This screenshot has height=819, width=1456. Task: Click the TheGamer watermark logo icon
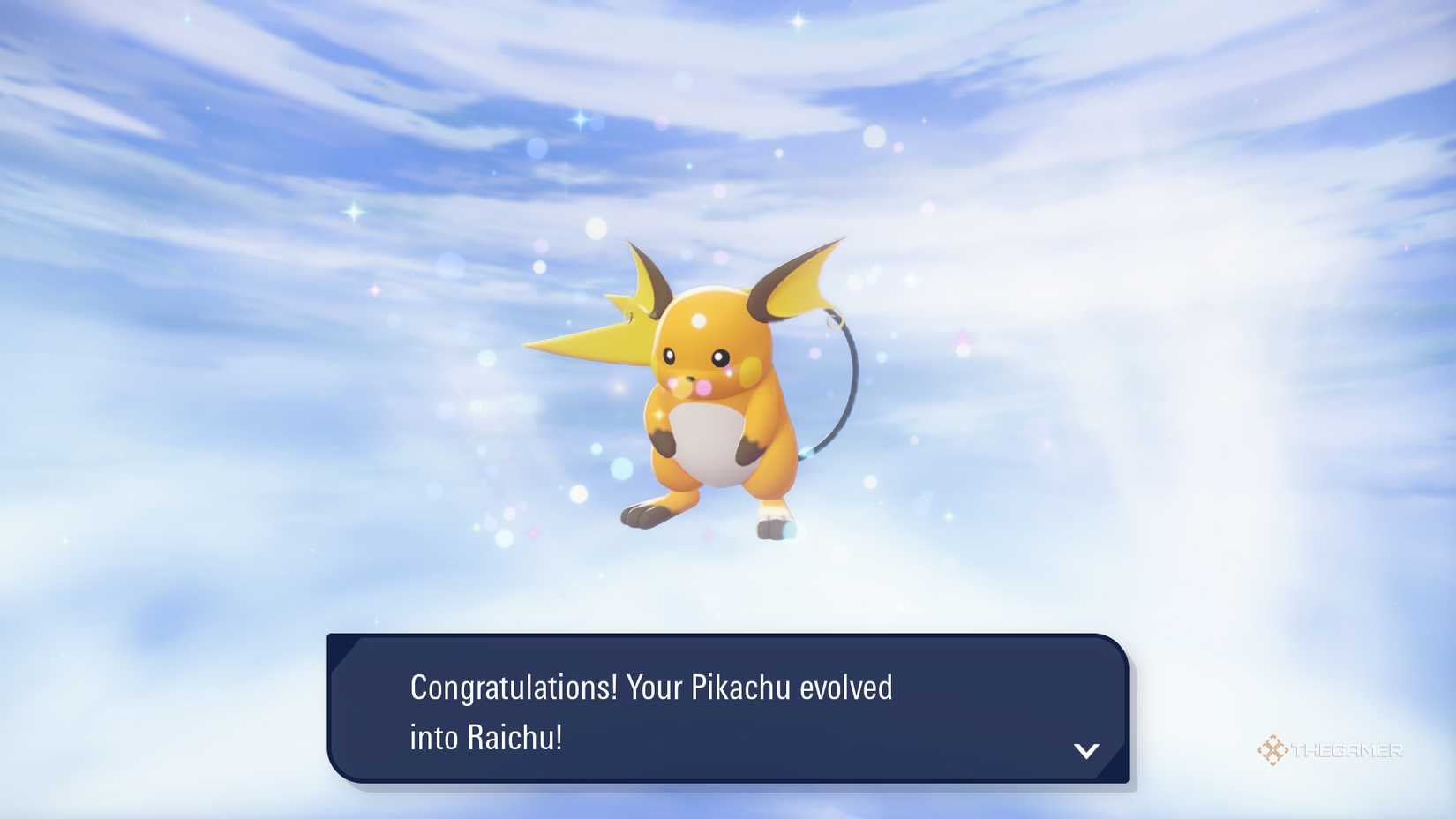1272,751
